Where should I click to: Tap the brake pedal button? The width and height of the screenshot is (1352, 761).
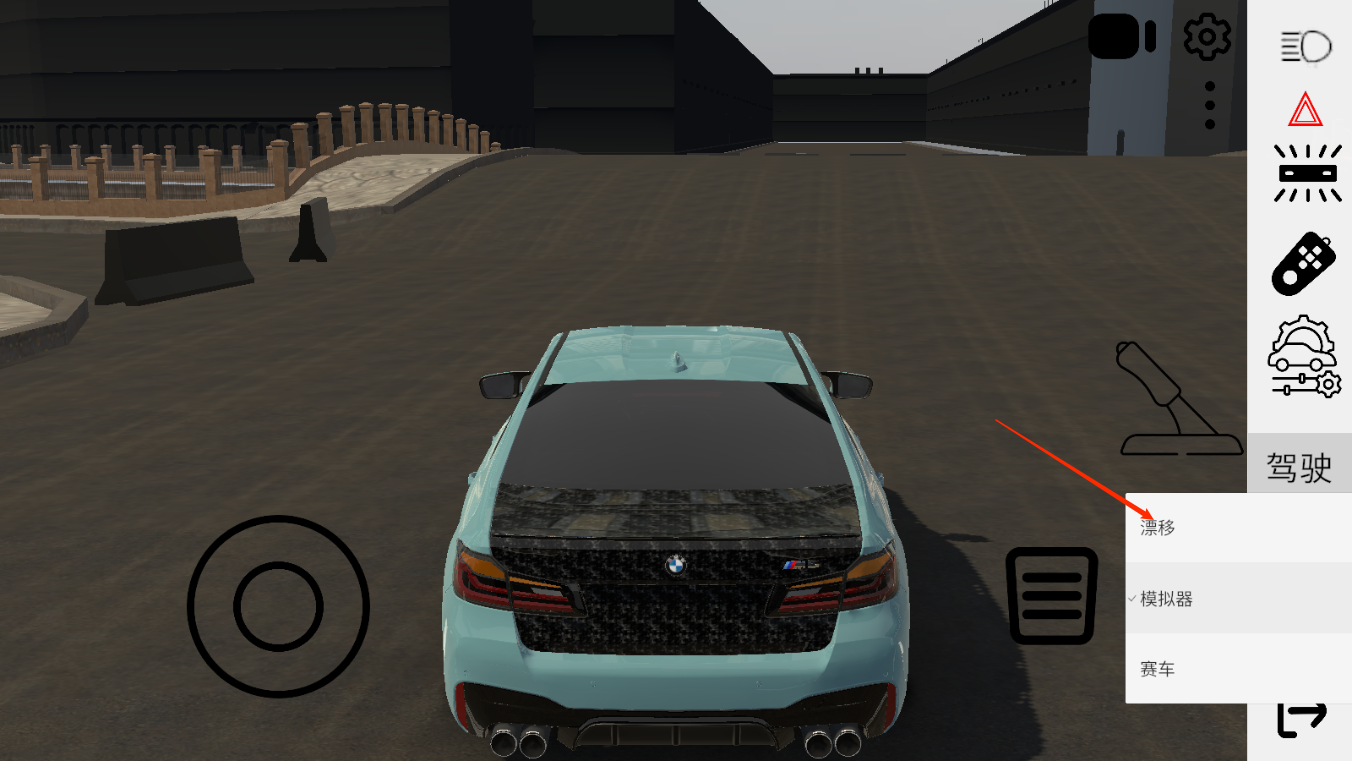click(1052, 595)
